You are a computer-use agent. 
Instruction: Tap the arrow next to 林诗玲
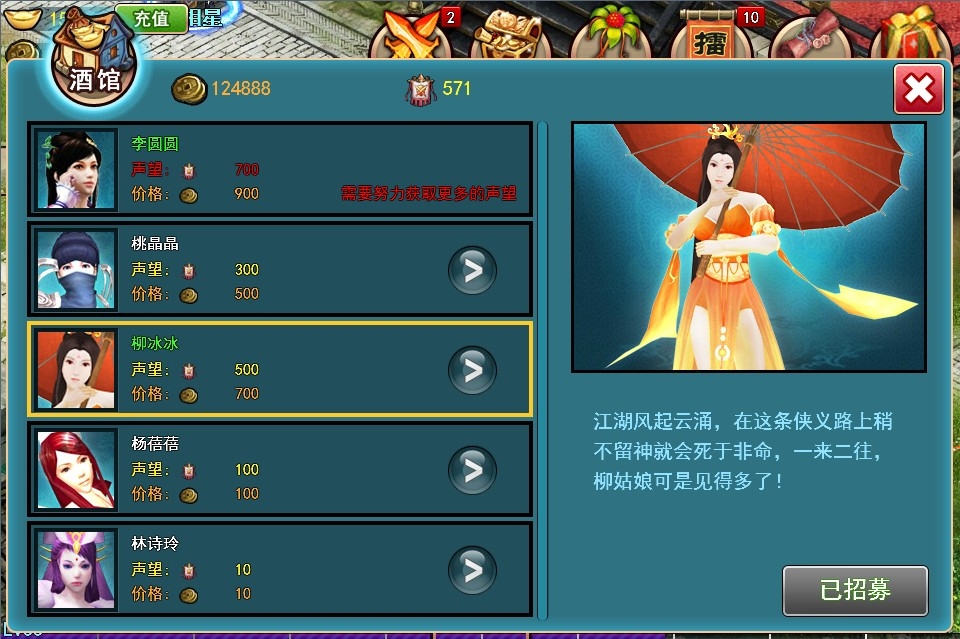point(472,570)
